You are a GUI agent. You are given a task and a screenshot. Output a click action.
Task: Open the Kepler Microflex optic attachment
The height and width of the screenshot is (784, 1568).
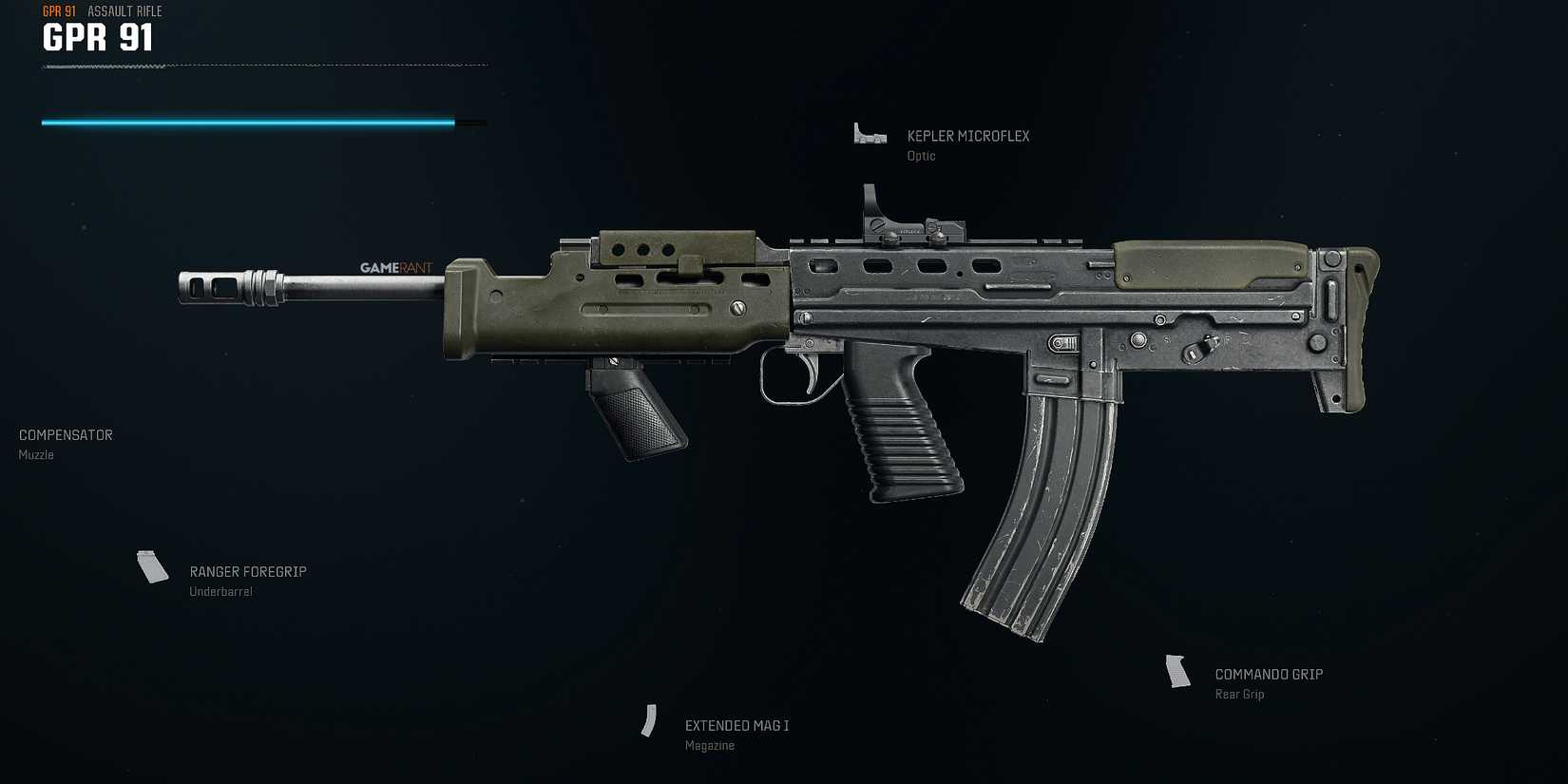pos(968,136)
